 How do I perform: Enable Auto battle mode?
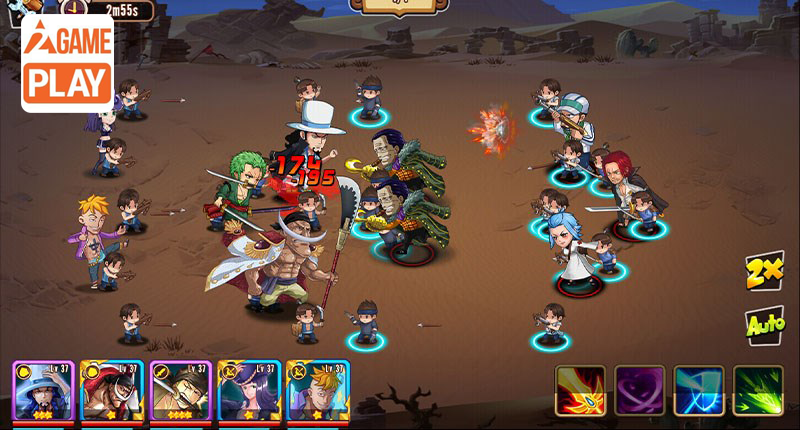click(763, 325)
